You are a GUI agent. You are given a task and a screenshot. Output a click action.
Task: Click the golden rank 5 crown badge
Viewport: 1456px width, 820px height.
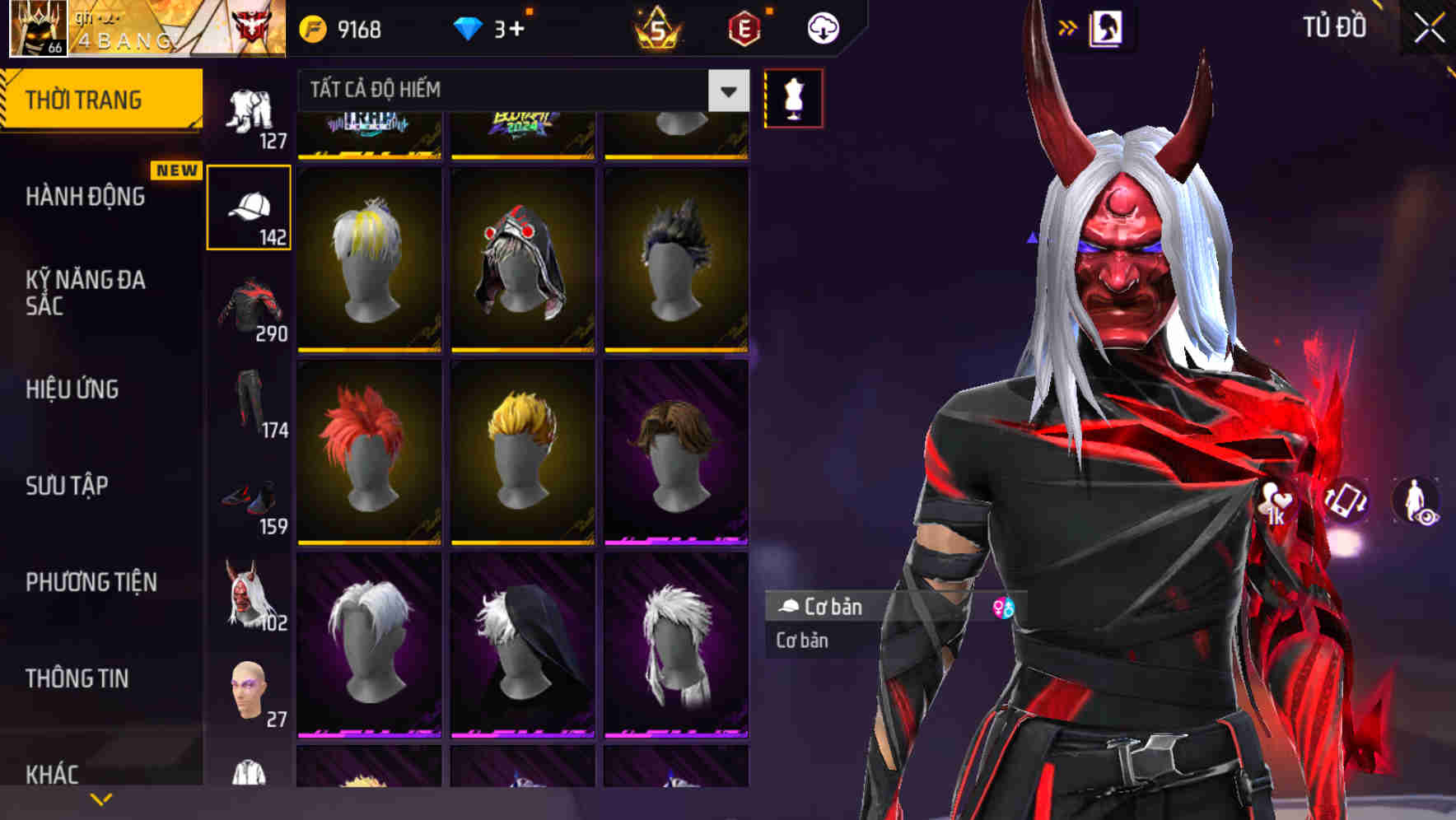tap(656, 26)
